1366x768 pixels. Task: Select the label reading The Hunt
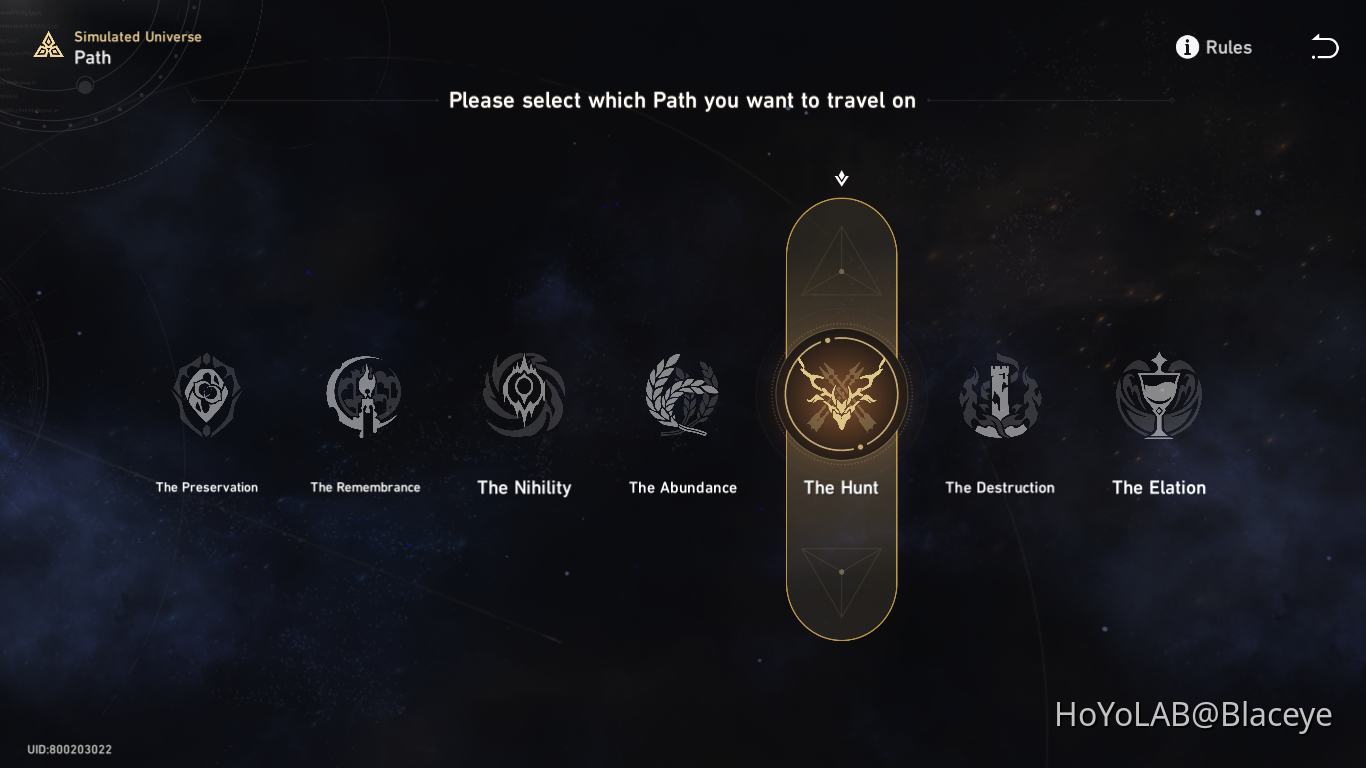pyautogui.click(x=841, y=487)
